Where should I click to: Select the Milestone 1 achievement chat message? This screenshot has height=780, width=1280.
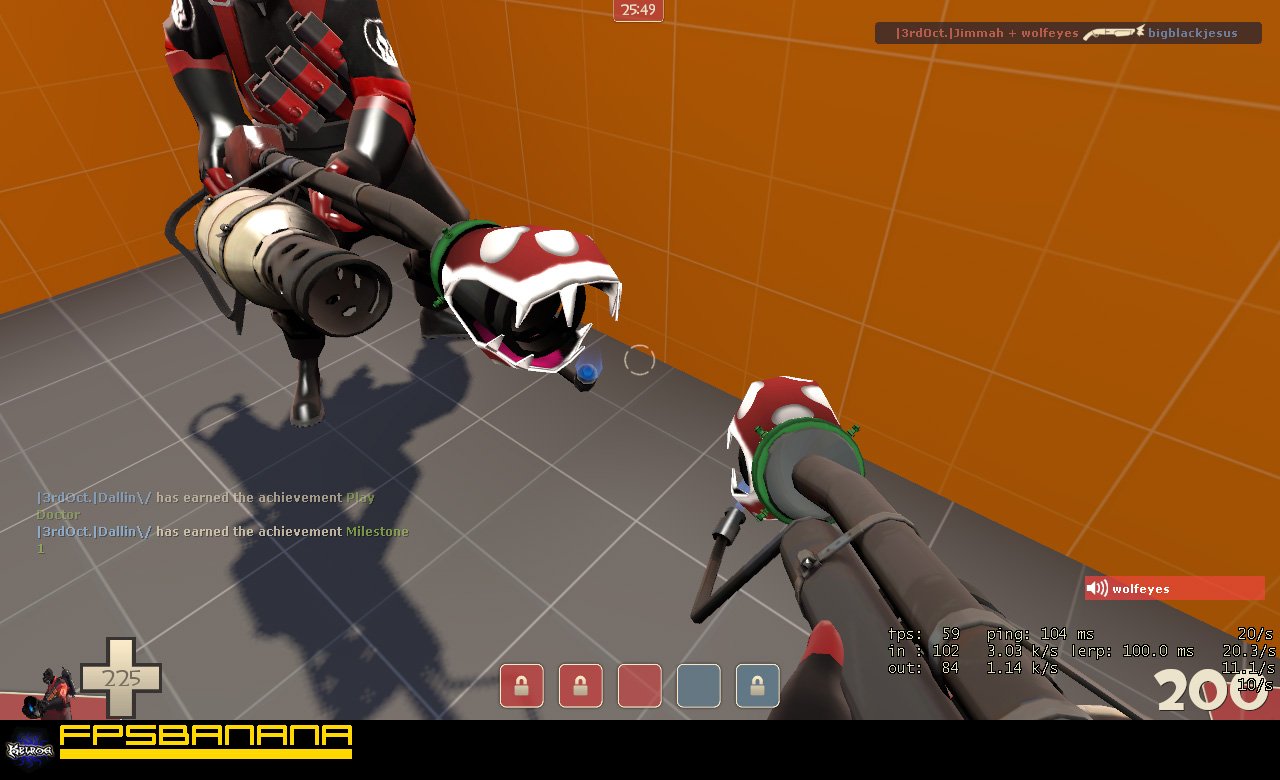click(222, 539)
